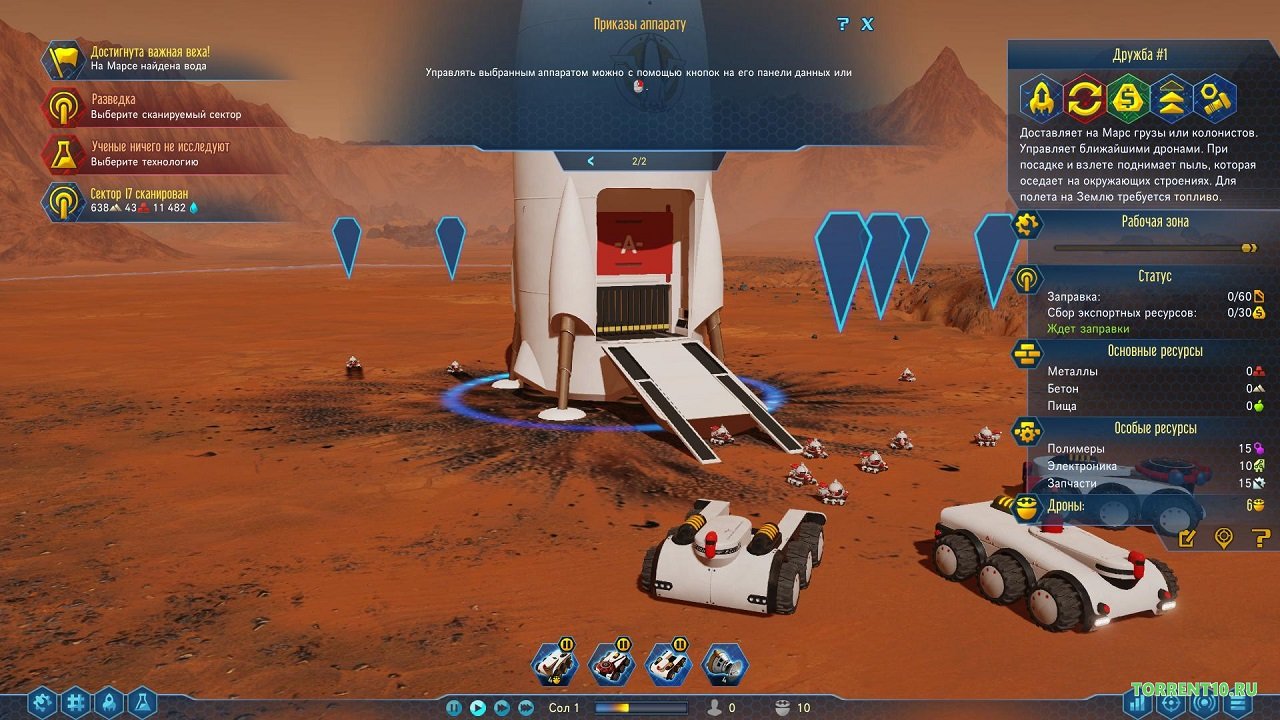This screenshot has height=720, width=1280.
Task: Go to the previous tutorial hint page
Action: [x=591, y=161]
